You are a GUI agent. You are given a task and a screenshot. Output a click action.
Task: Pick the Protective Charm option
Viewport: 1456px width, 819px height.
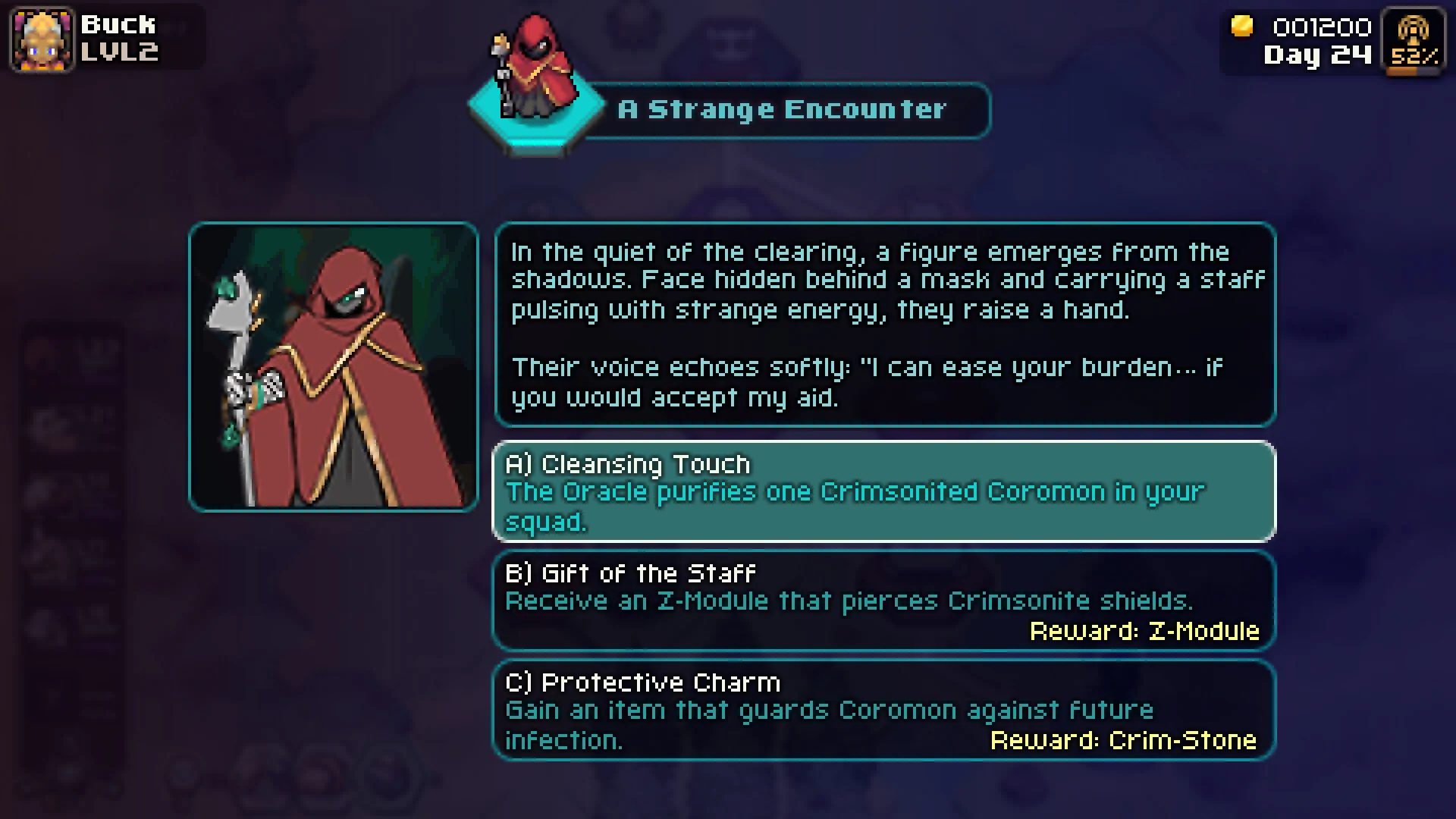coord(883,710)
